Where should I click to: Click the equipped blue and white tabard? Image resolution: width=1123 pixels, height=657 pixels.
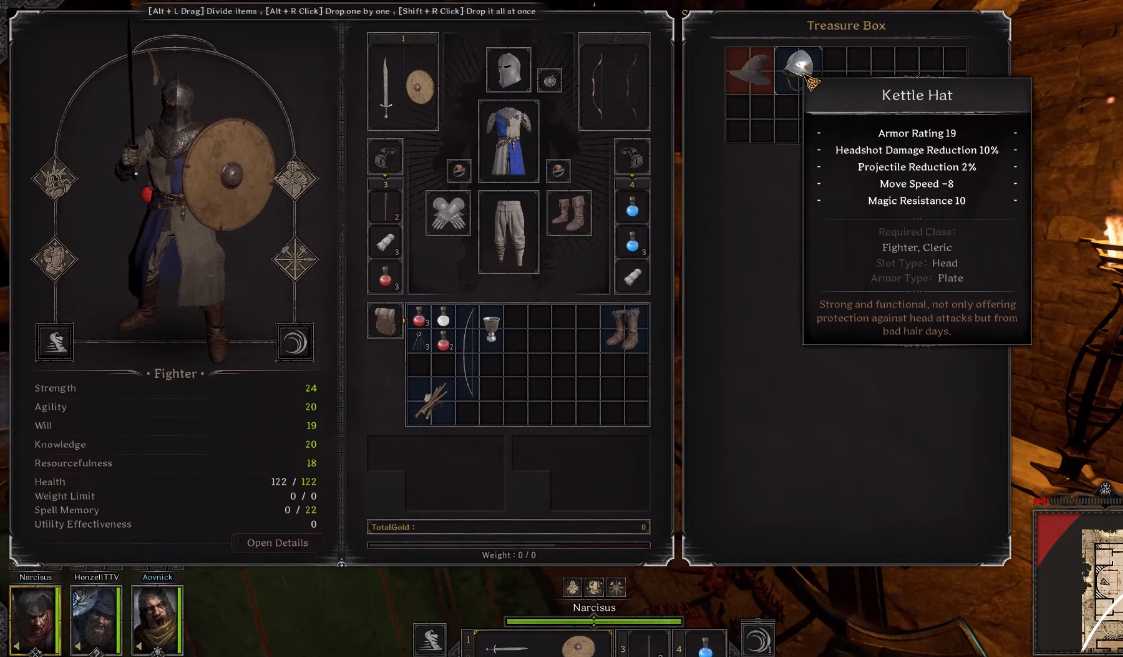pos(508,140)
